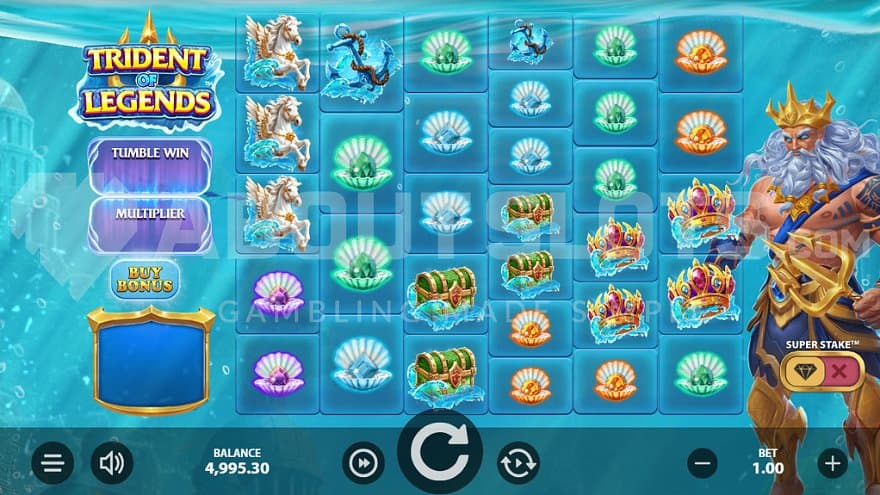Open the autoplay spin settings

(x=518, y=463)
